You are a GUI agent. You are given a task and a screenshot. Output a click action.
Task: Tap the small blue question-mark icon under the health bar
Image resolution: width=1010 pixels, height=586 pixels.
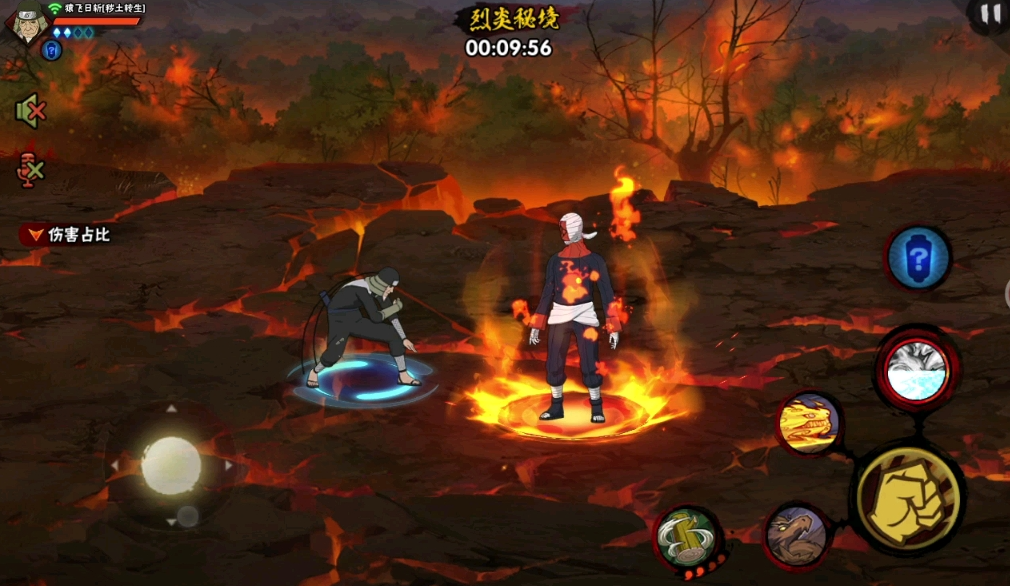pos(52,50)
